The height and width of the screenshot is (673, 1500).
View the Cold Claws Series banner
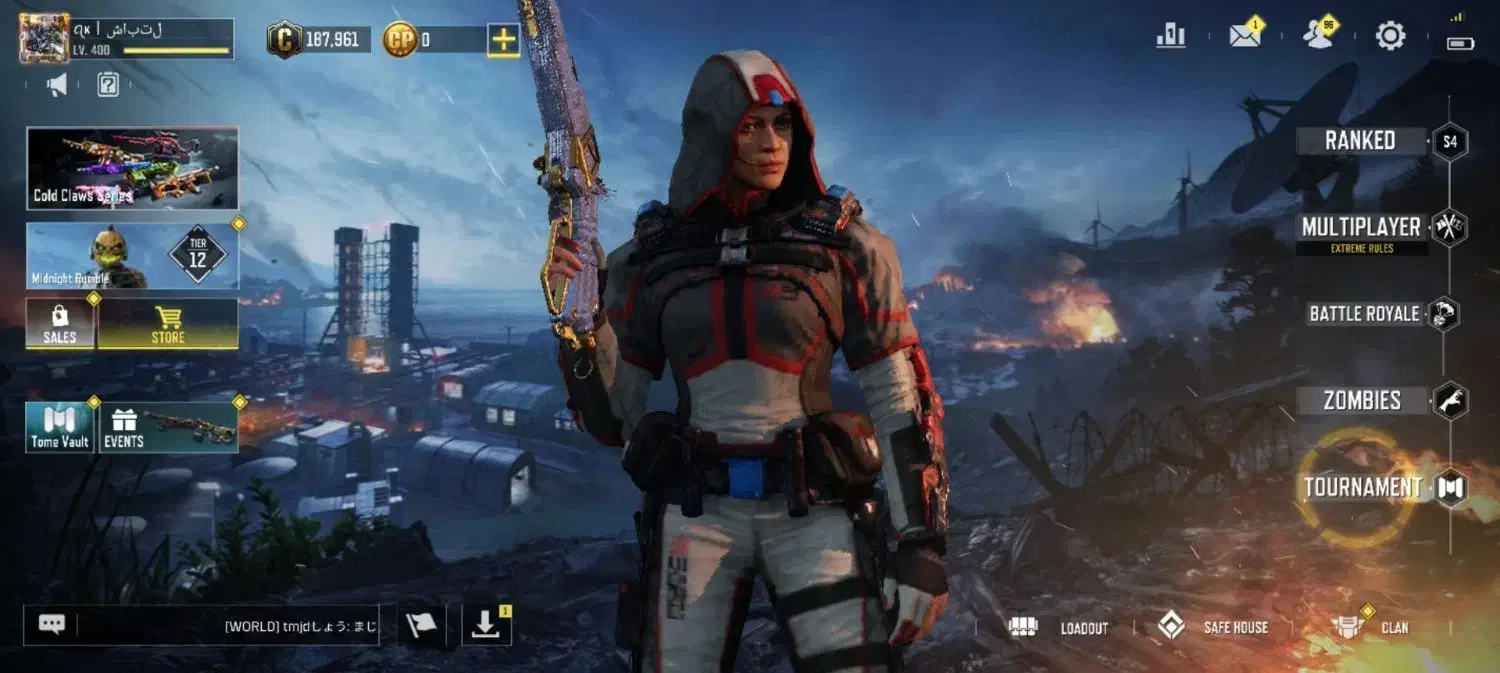click(x=132, y=168)
